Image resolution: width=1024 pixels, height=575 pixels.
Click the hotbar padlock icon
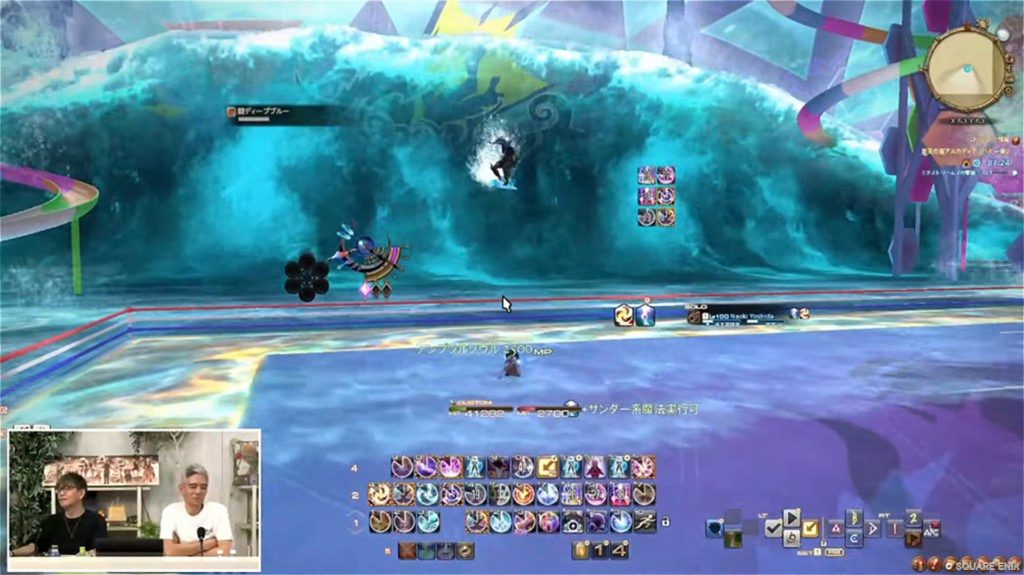pos(665,522)
